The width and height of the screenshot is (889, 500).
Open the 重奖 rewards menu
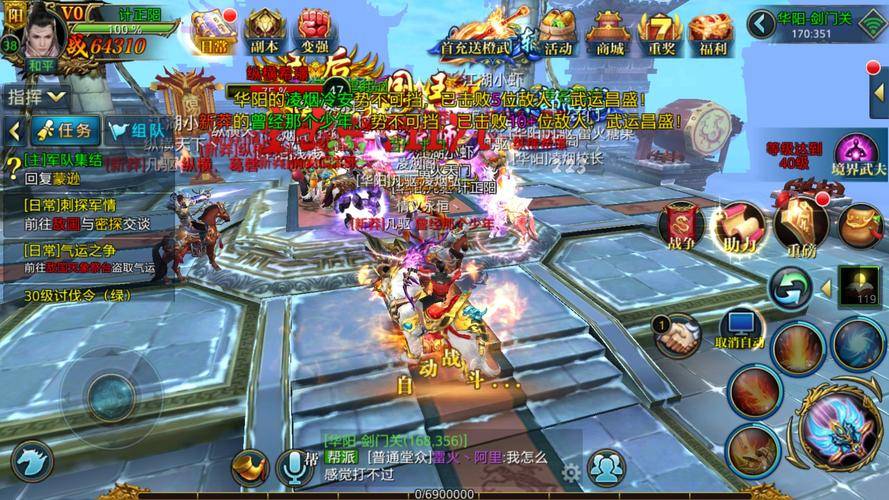pos(660,30)
